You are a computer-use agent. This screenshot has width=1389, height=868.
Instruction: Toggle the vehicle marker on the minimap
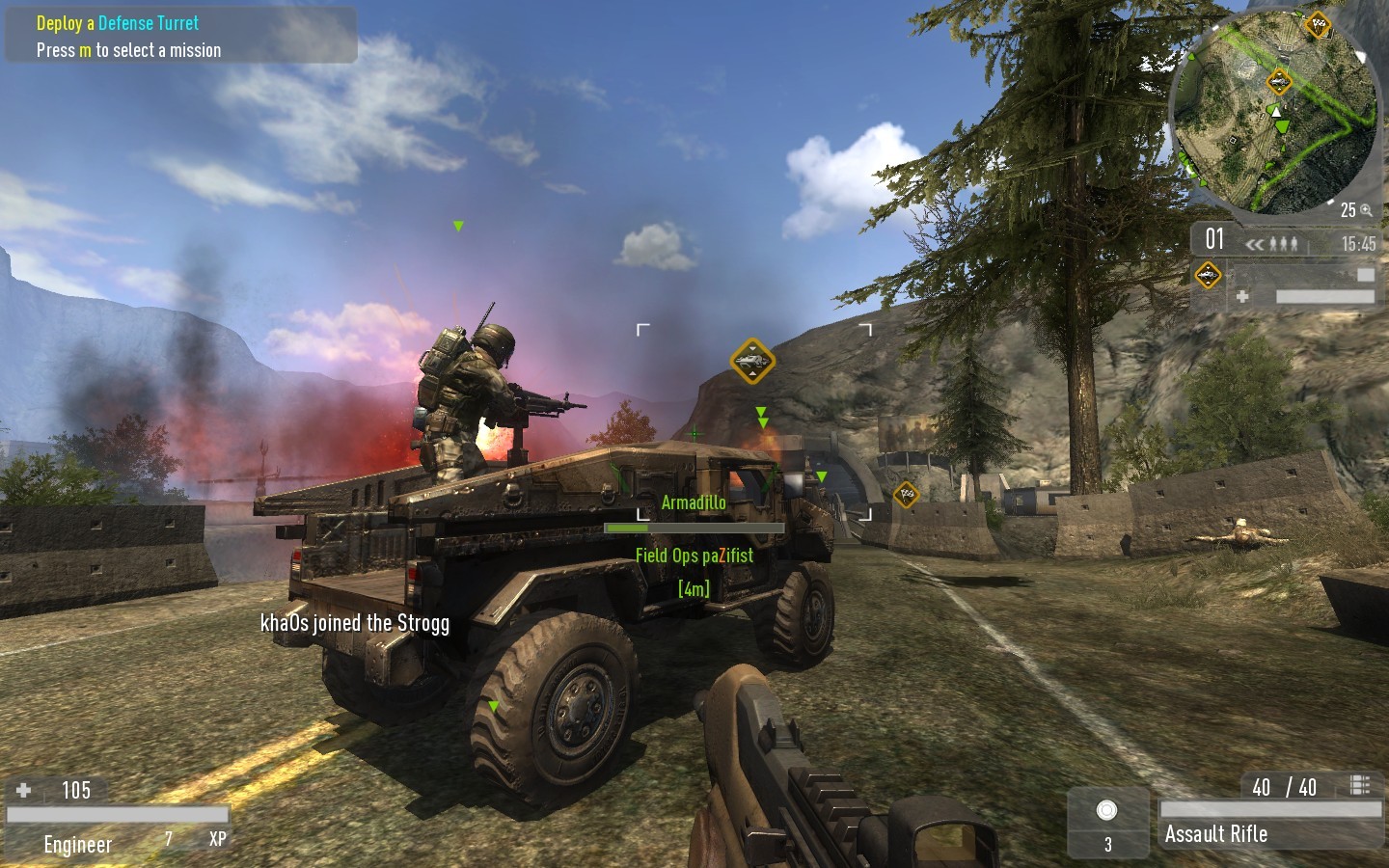click(x=1280, y=82)
